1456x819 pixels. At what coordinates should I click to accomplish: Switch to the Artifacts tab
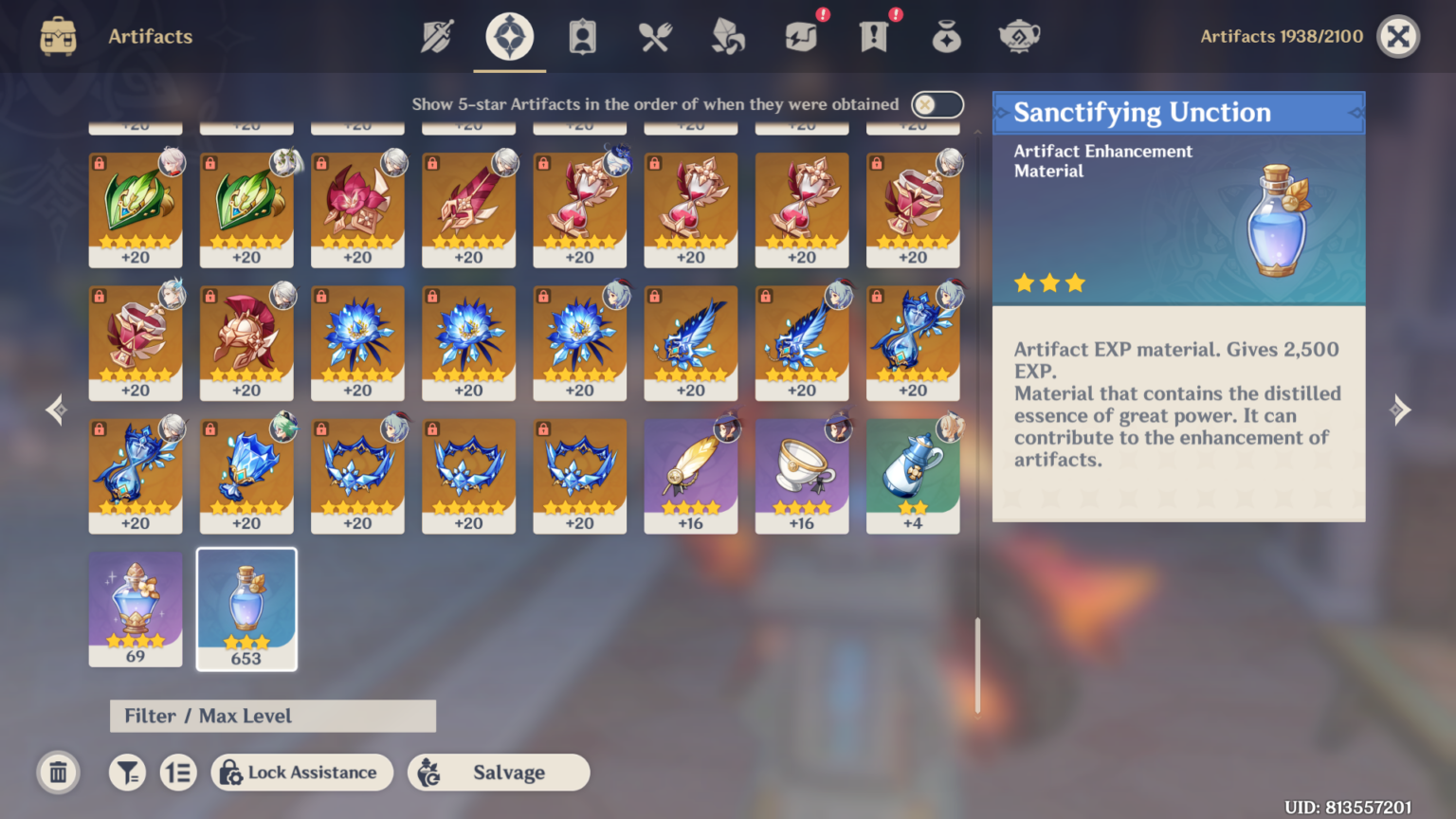[509, 36]
